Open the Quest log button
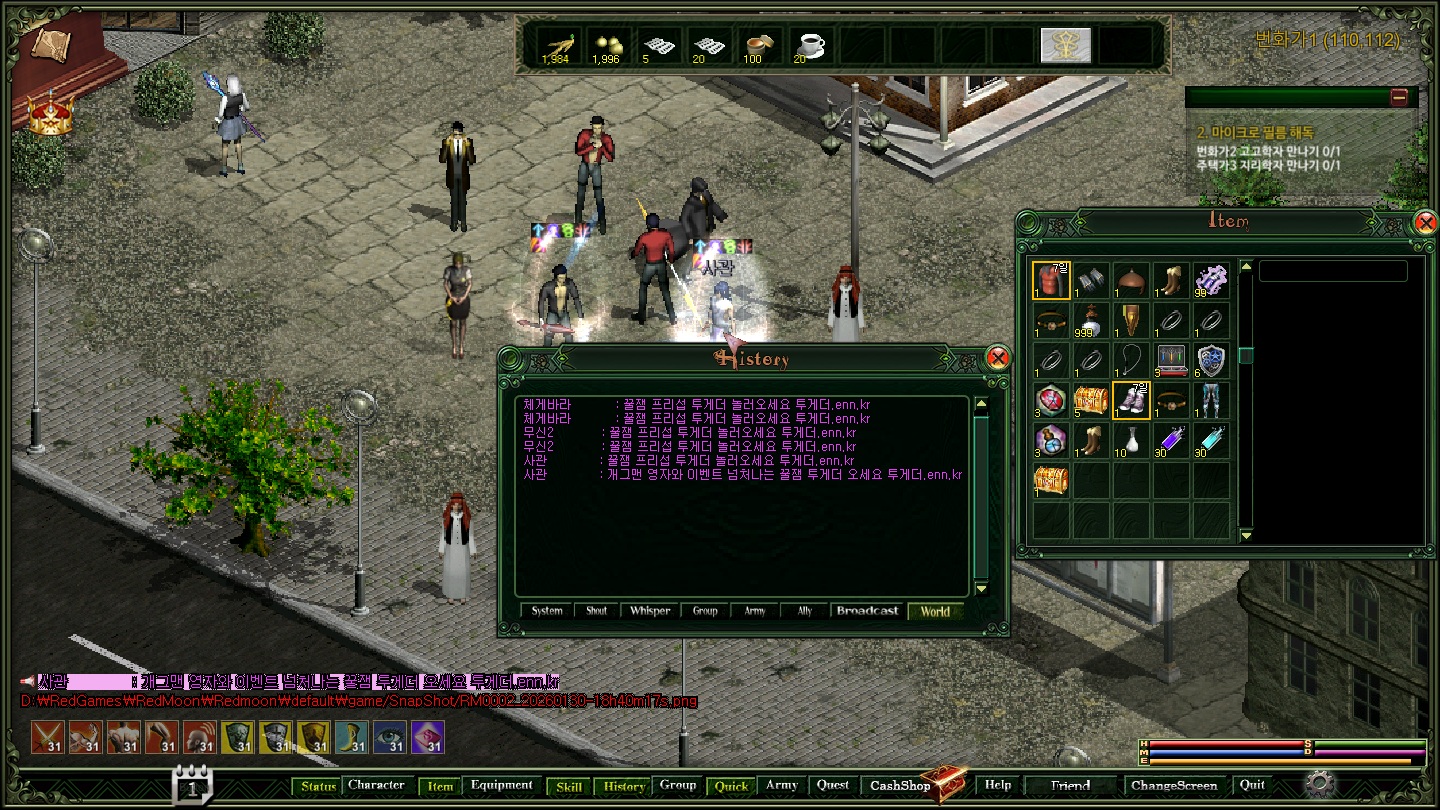Viewport: 1440px width, 810px height. [x=833, y=786]
